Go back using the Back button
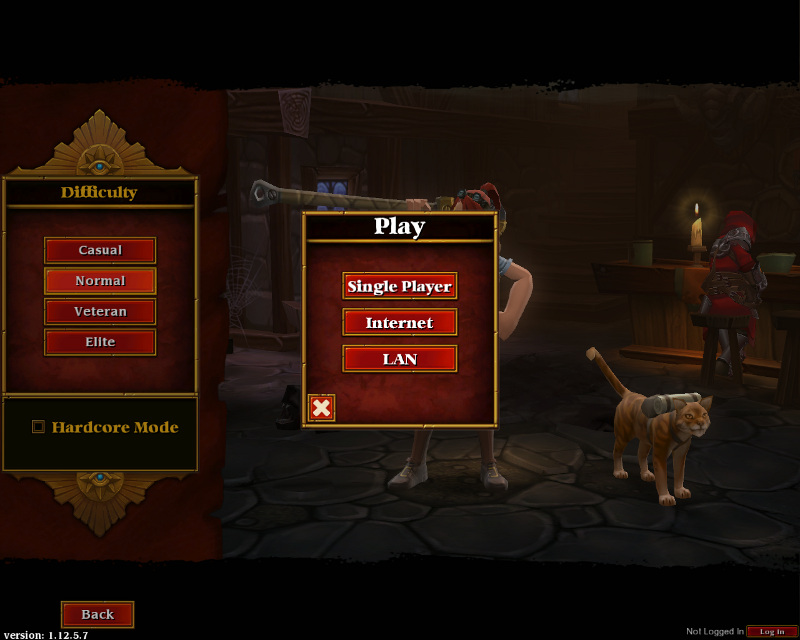The image size is (800, 640). (97, 614)
